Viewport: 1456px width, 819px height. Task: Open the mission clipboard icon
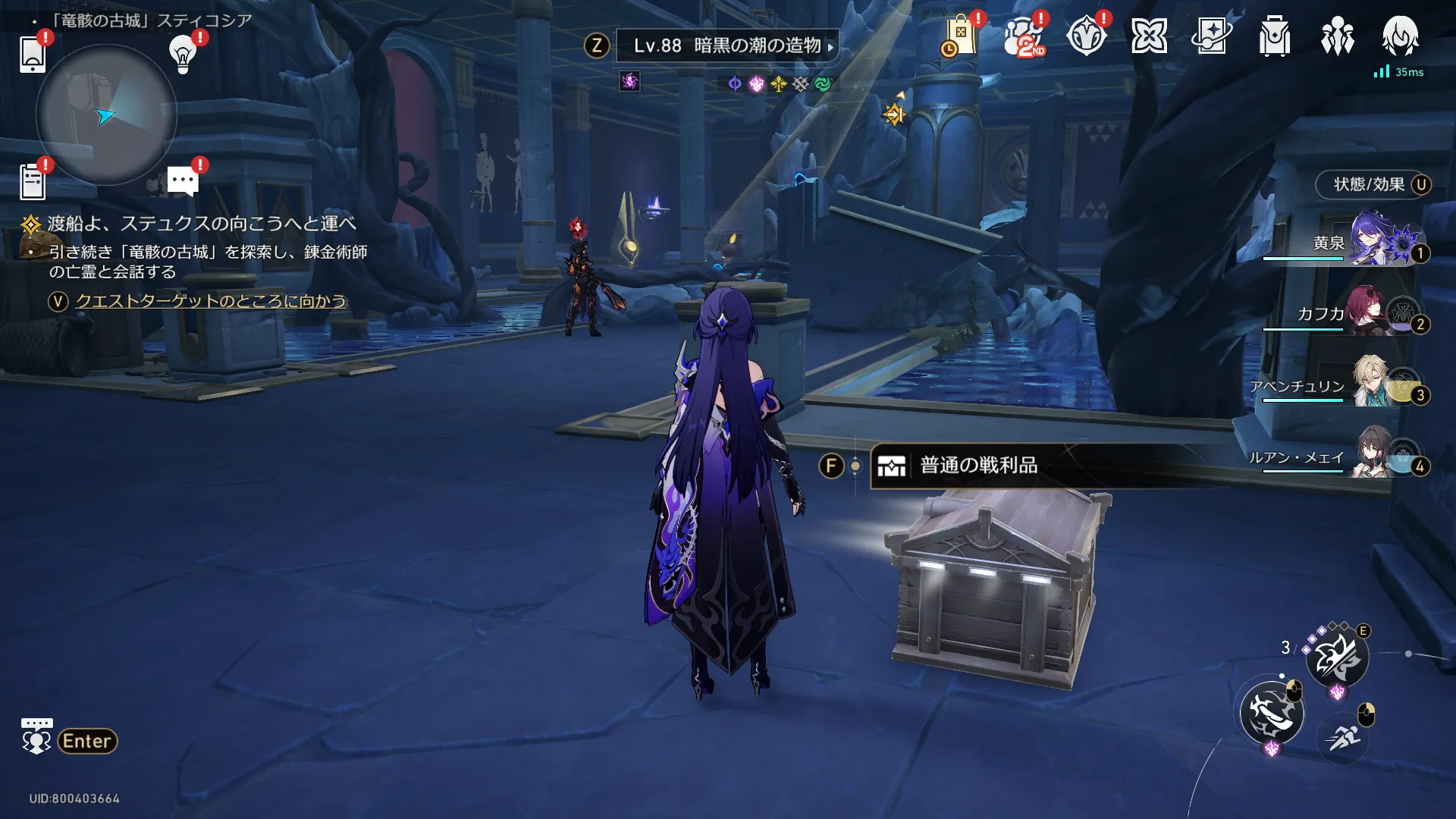point(33,182)
